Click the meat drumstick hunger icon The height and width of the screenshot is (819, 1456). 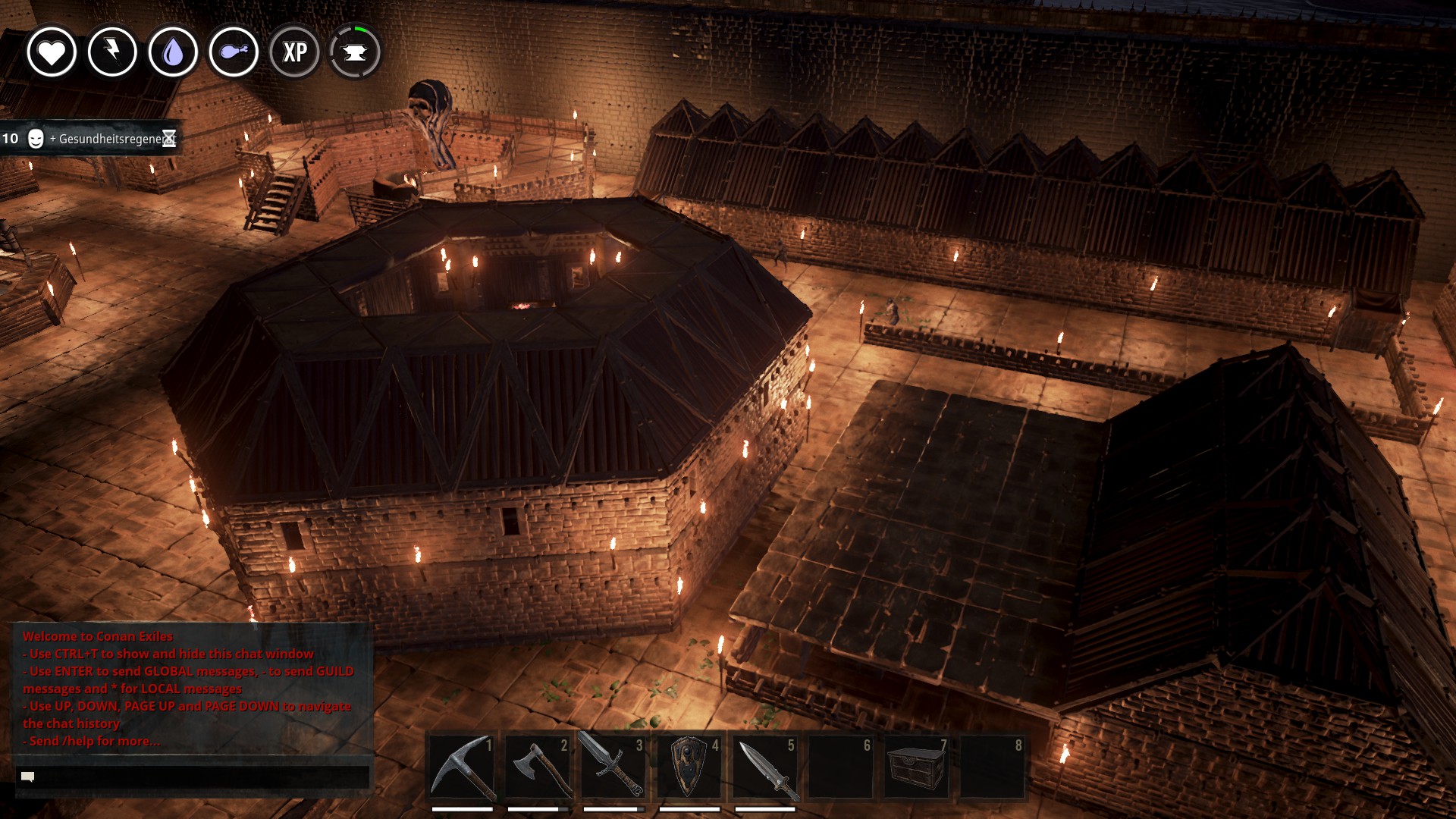(x=234, y=52)
